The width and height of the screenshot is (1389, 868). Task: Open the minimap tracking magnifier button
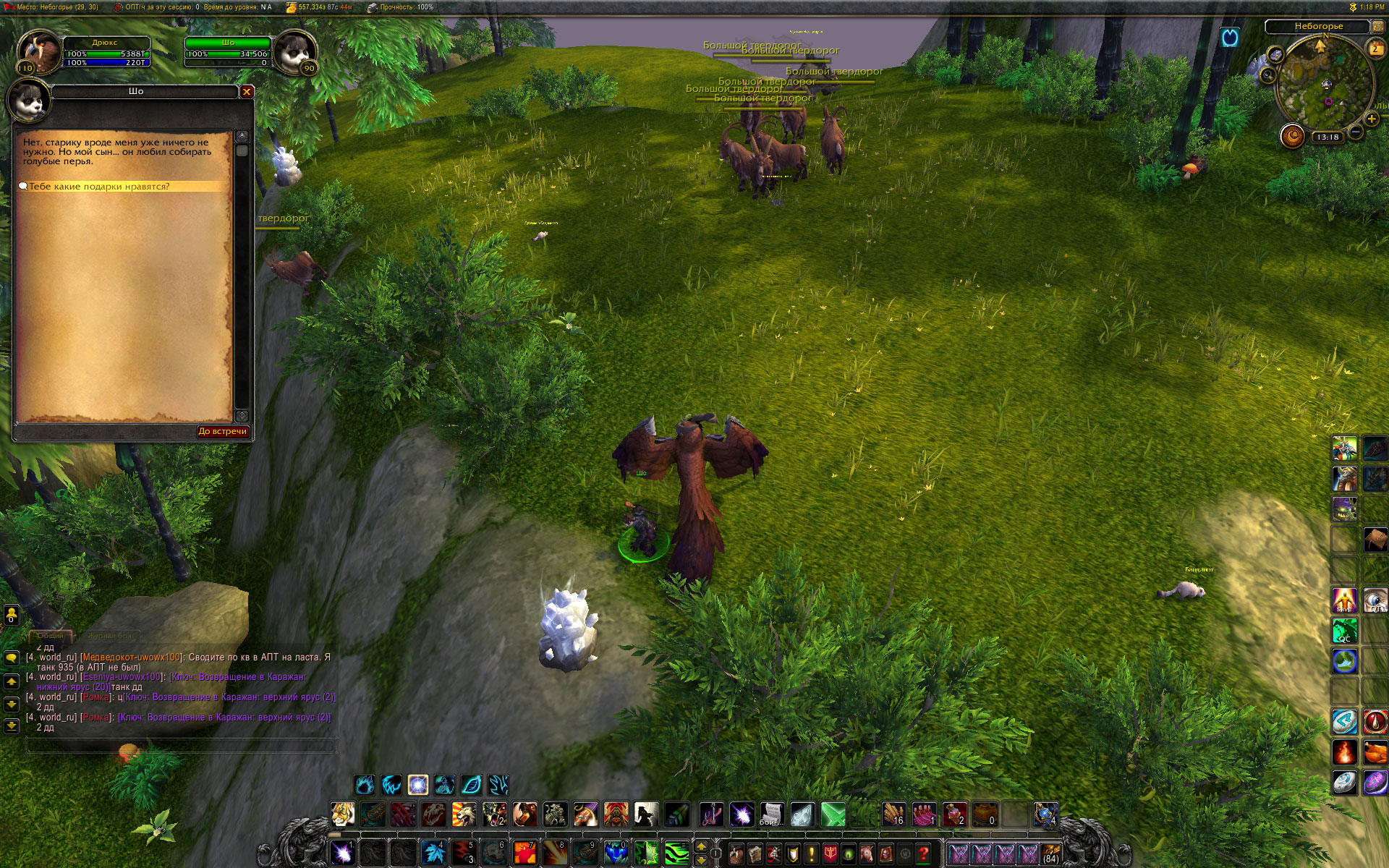pos(1267,75)
